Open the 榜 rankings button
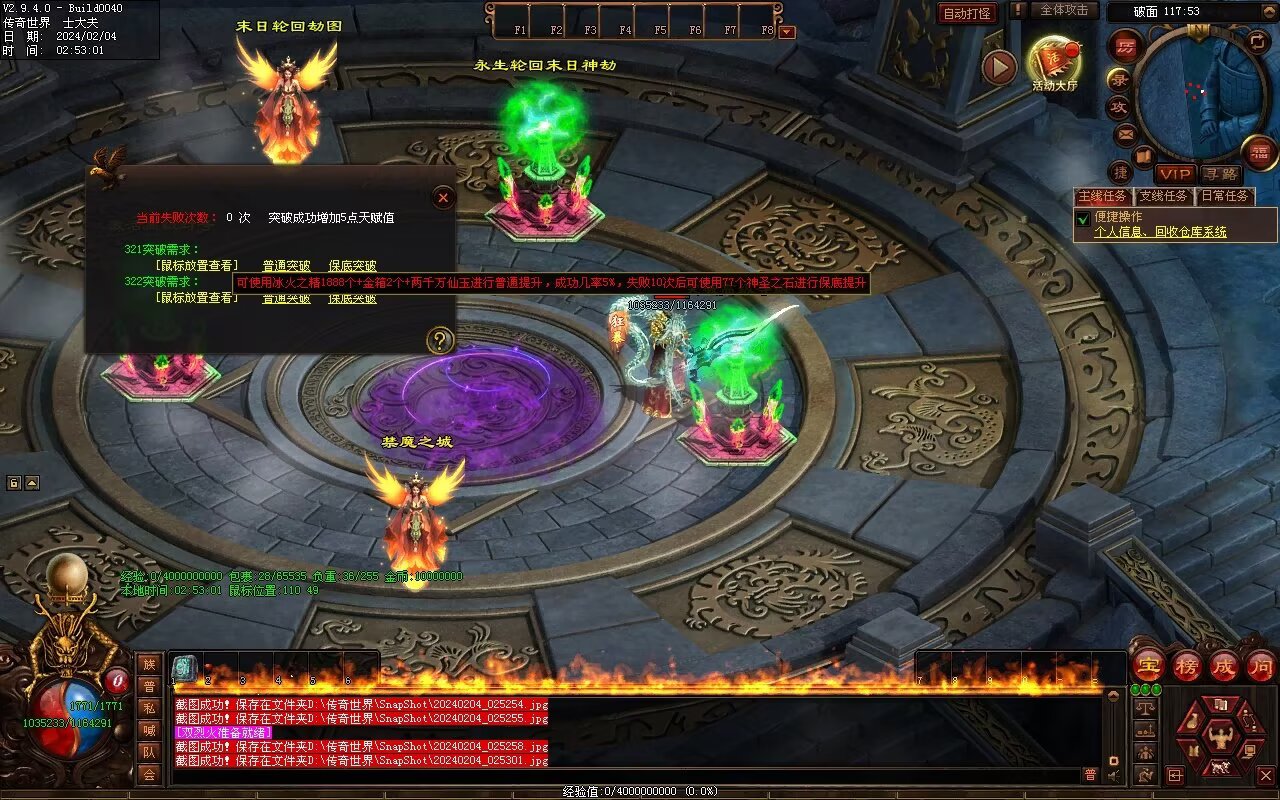The image size is (1280, 800). click(1187, 666)
